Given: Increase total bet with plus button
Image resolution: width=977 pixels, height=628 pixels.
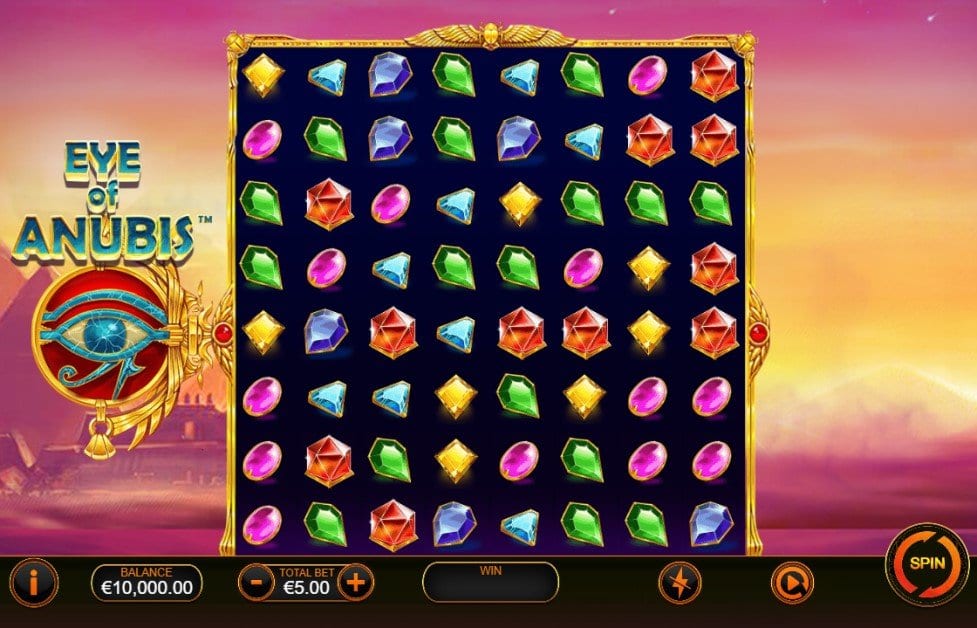Looking at the screenshot, I should coord(355,581).
